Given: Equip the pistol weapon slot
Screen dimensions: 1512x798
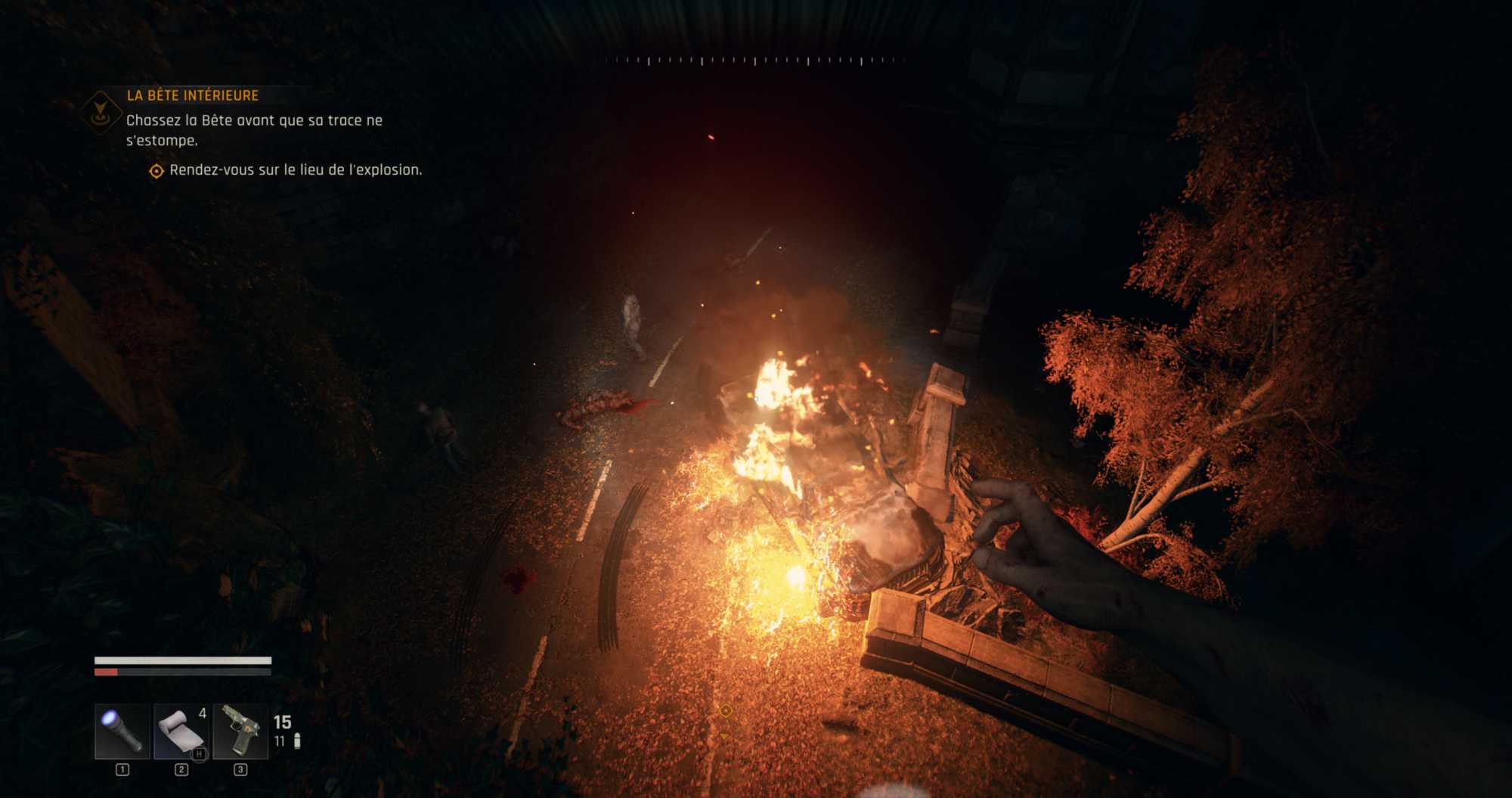Looking at the screenshot, I should click(x=240, y=731).
